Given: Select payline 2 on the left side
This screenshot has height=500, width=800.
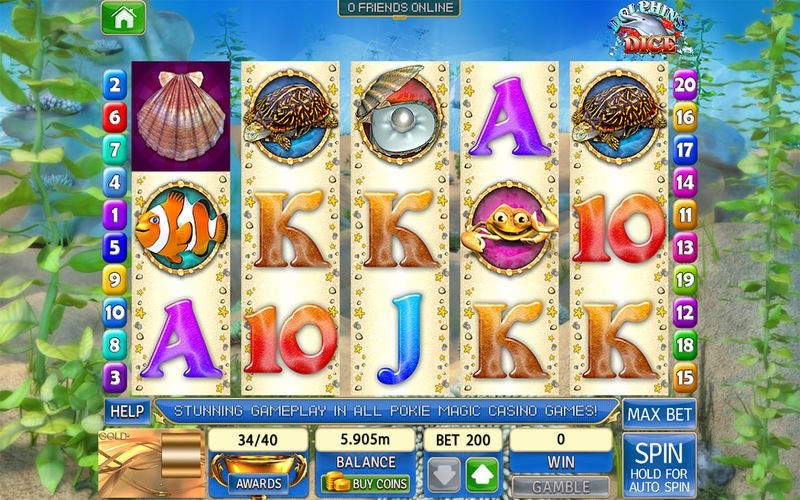Looking at the screenshot, I should coord(115,85).
